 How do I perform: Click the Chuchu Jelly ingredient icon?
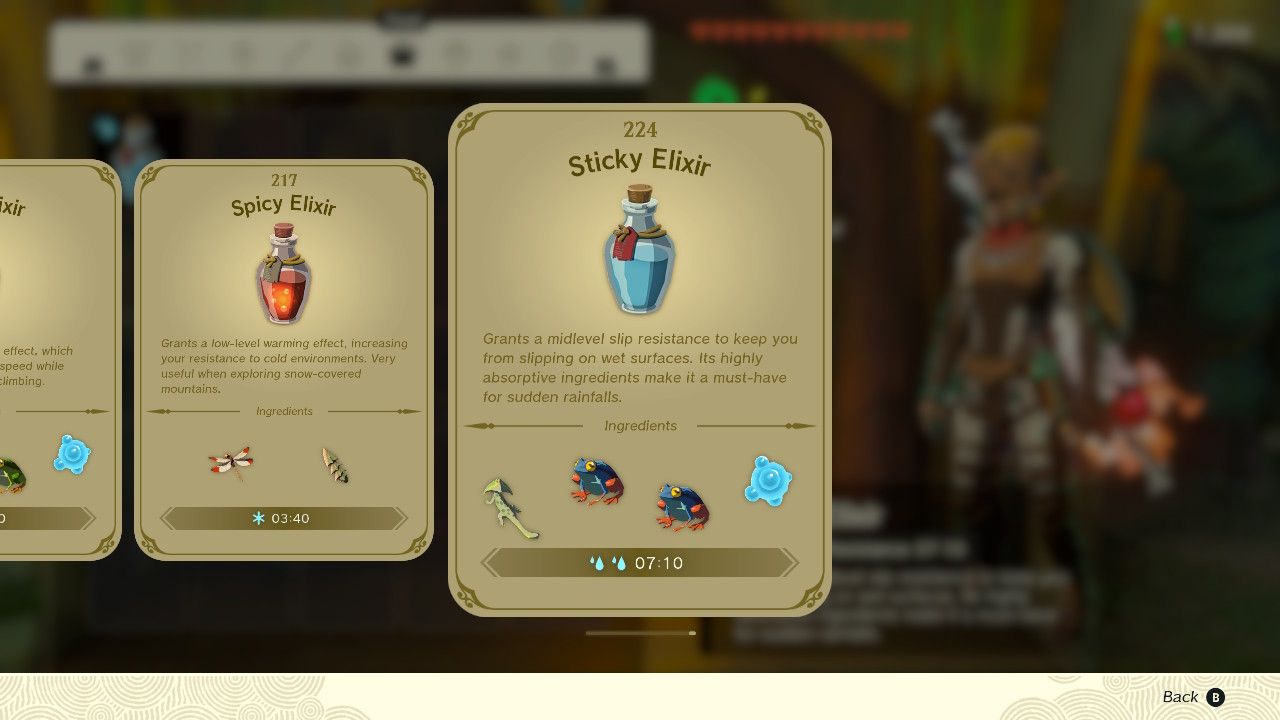pos(768,481)
